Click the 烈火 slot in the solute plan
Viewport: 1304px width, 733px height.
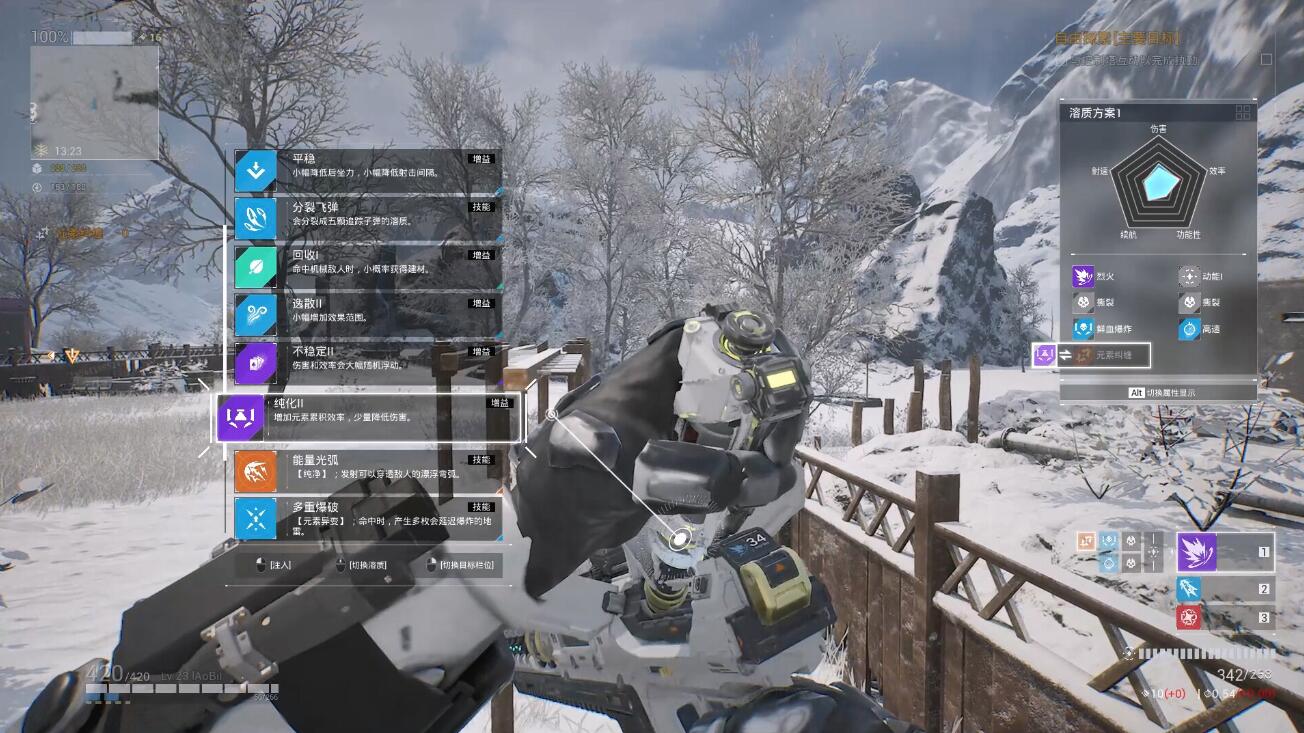coord(1083,276)
